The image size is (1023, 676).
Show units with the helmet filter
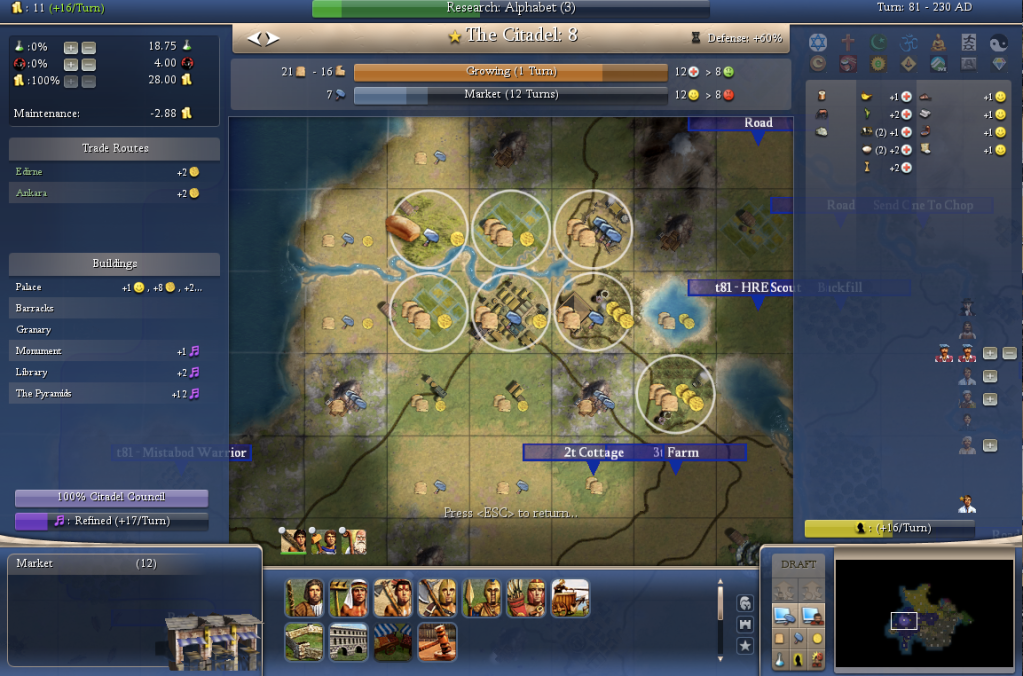pyautogui.click(x=745, y=602)
